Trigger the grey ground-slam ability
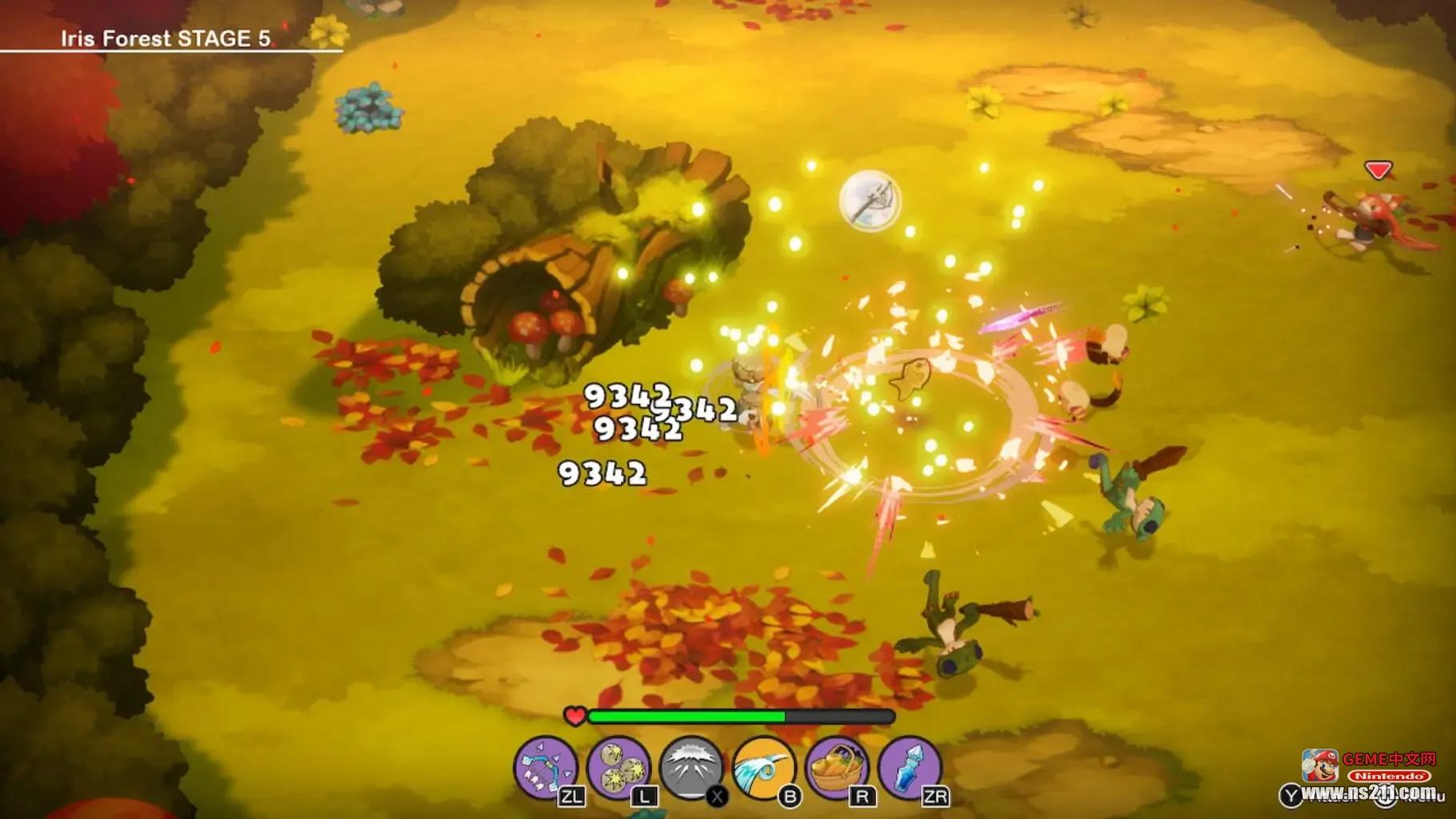 coord(690,767)
